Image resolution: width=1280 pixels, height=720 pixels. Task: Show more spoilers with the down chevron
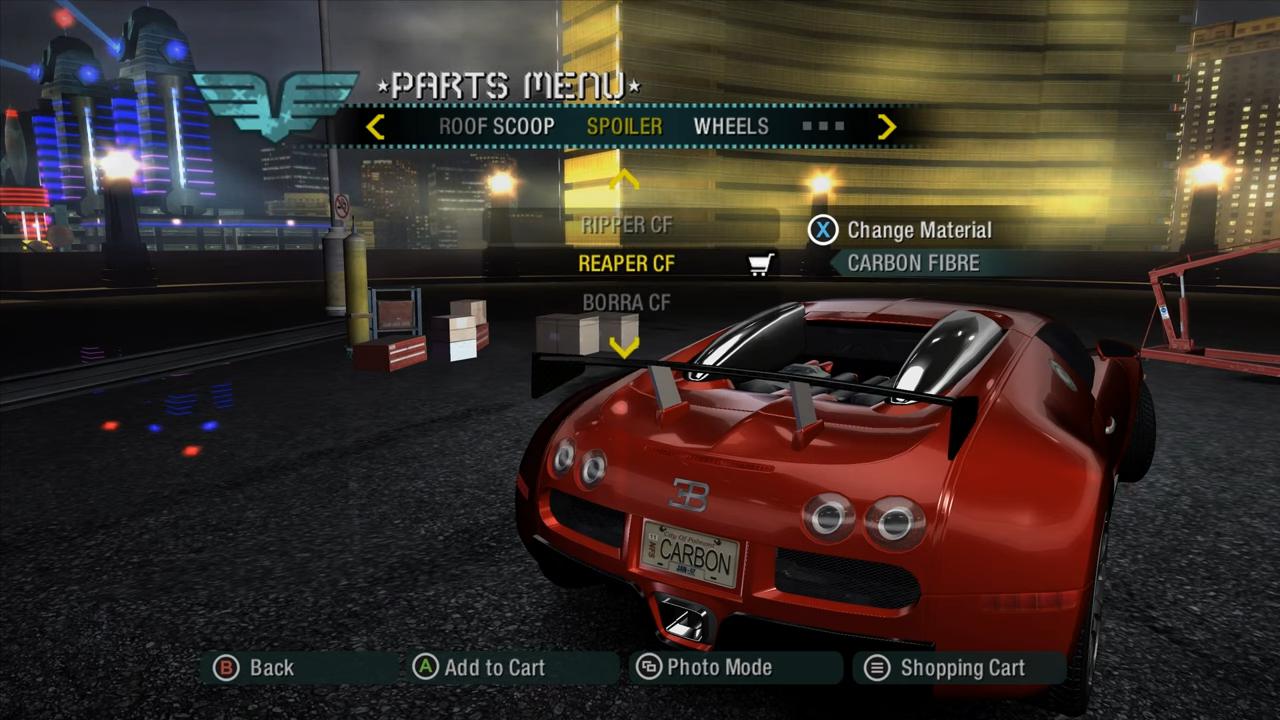pos(624,347)
